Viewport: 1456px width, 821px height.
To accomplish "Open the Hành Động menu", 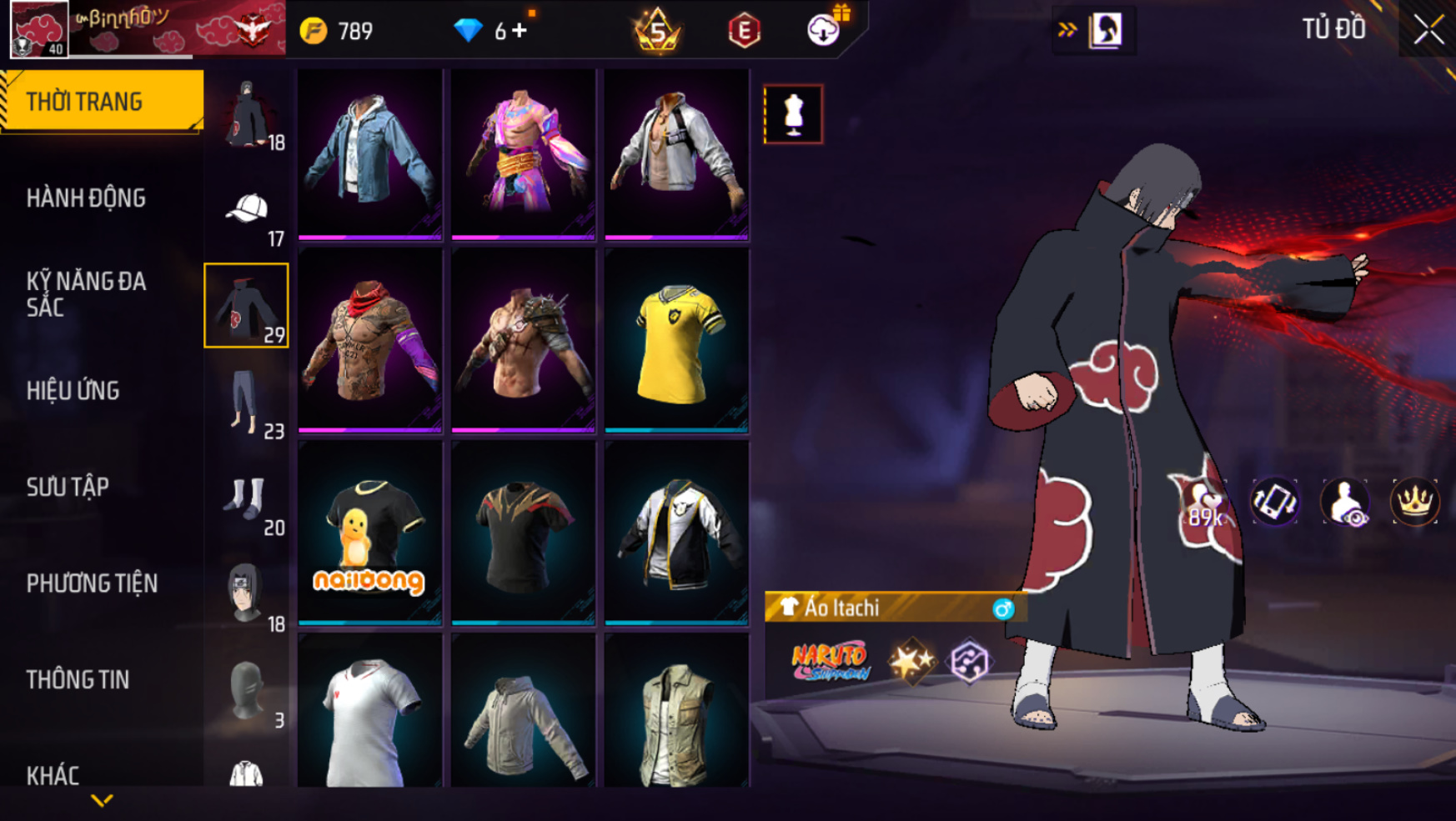I will 86,198.
